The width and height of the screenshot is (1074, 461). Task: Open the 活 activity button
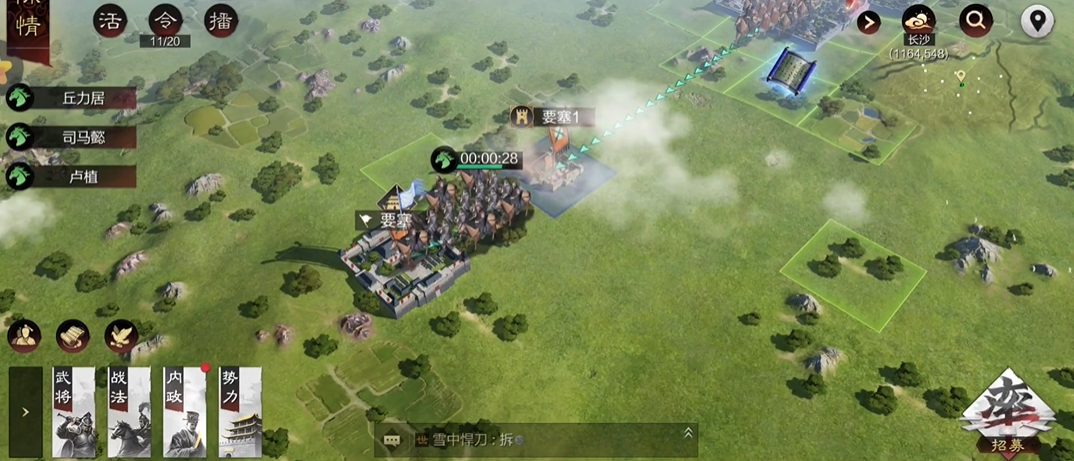point(110,21)
